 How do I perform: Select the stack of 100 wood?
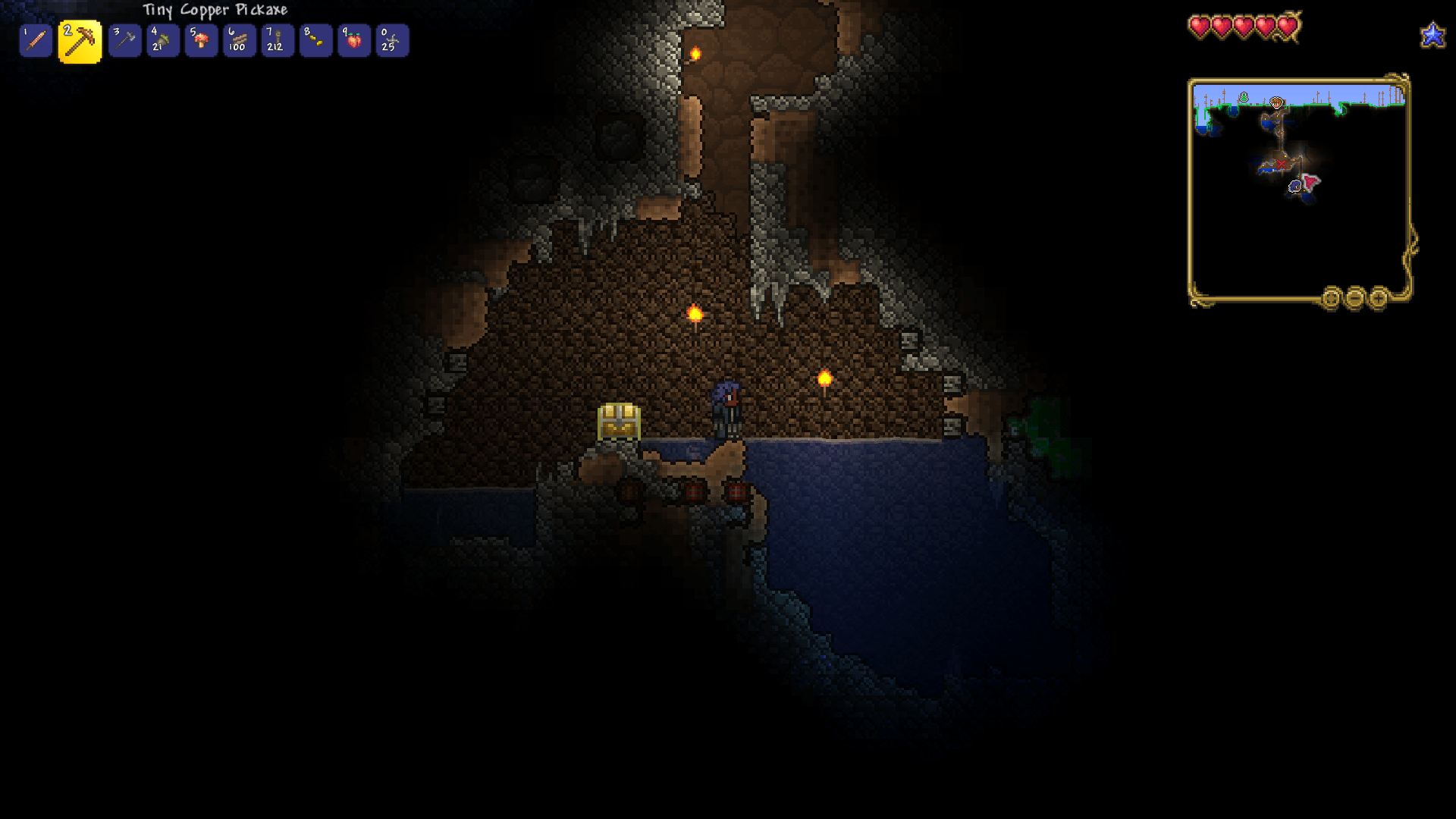239,41
